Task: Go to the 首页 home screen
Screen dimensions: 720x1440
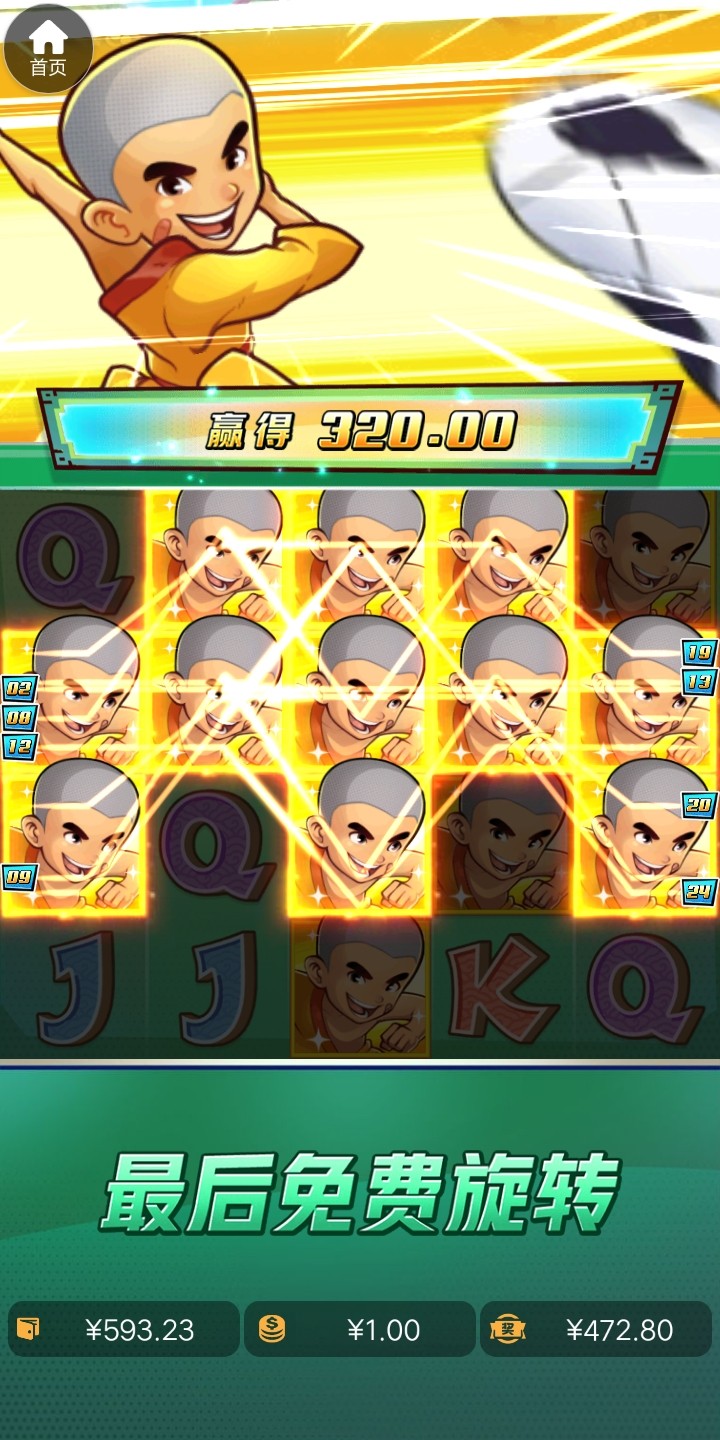Action: [48, 48]
